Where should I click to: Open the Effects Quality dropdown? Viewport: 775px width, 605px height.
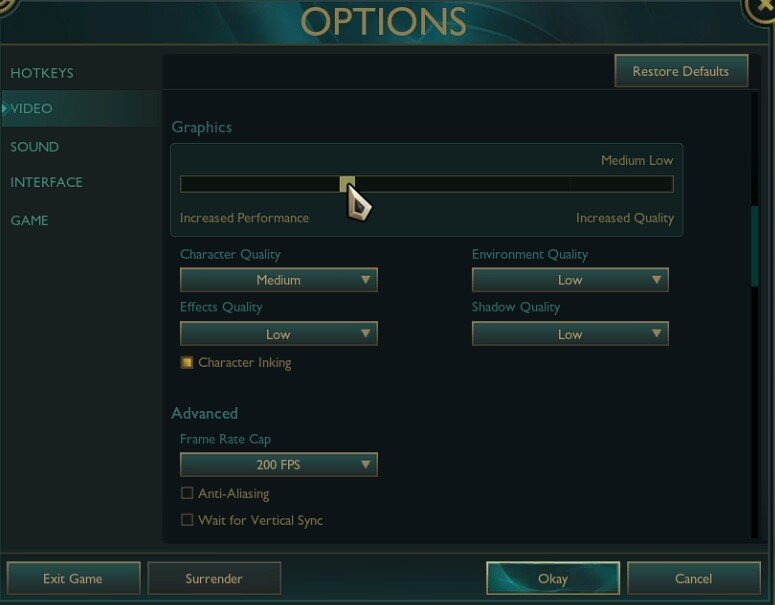coord(278,334)
